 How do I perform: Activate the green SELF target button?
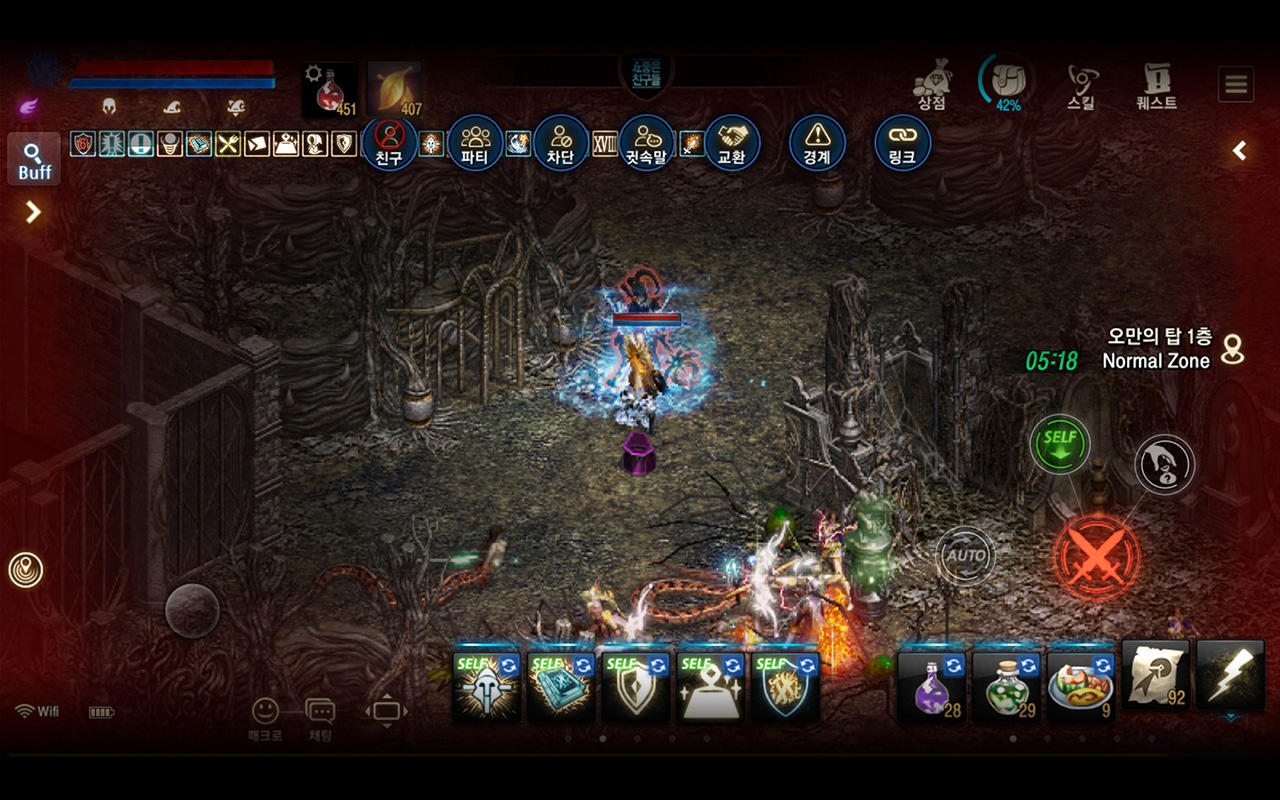1060,443
